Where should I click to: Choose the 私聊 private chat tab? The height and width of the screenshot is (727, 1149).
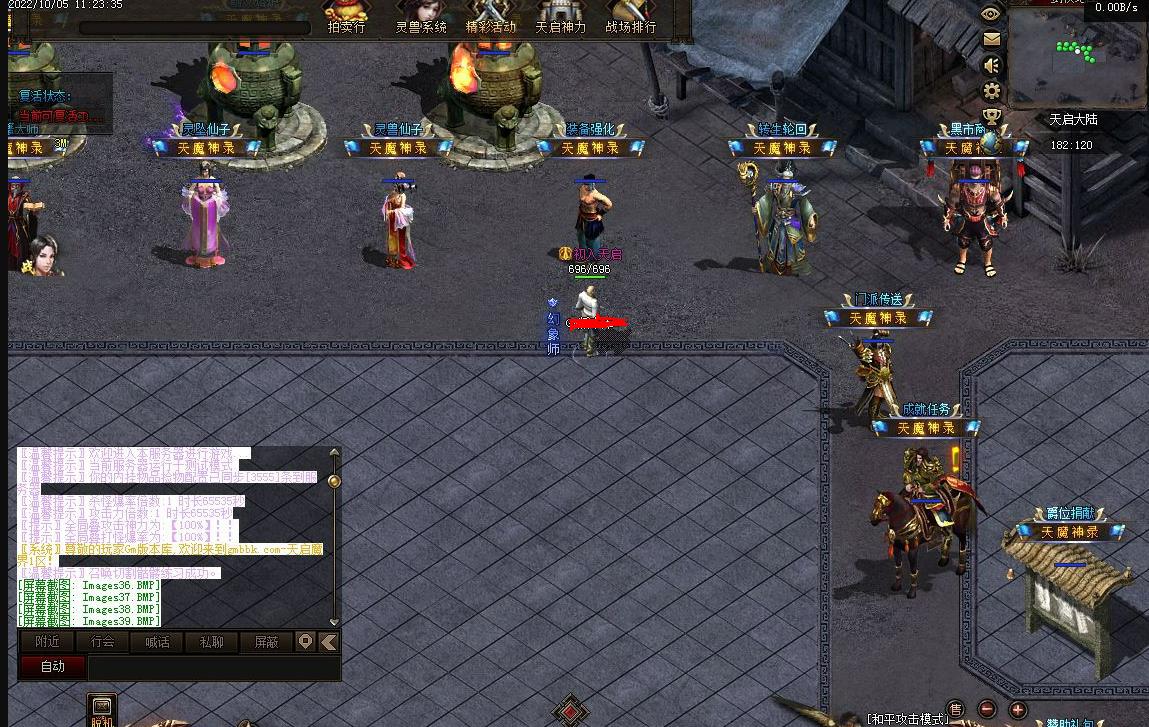[212, 642]
